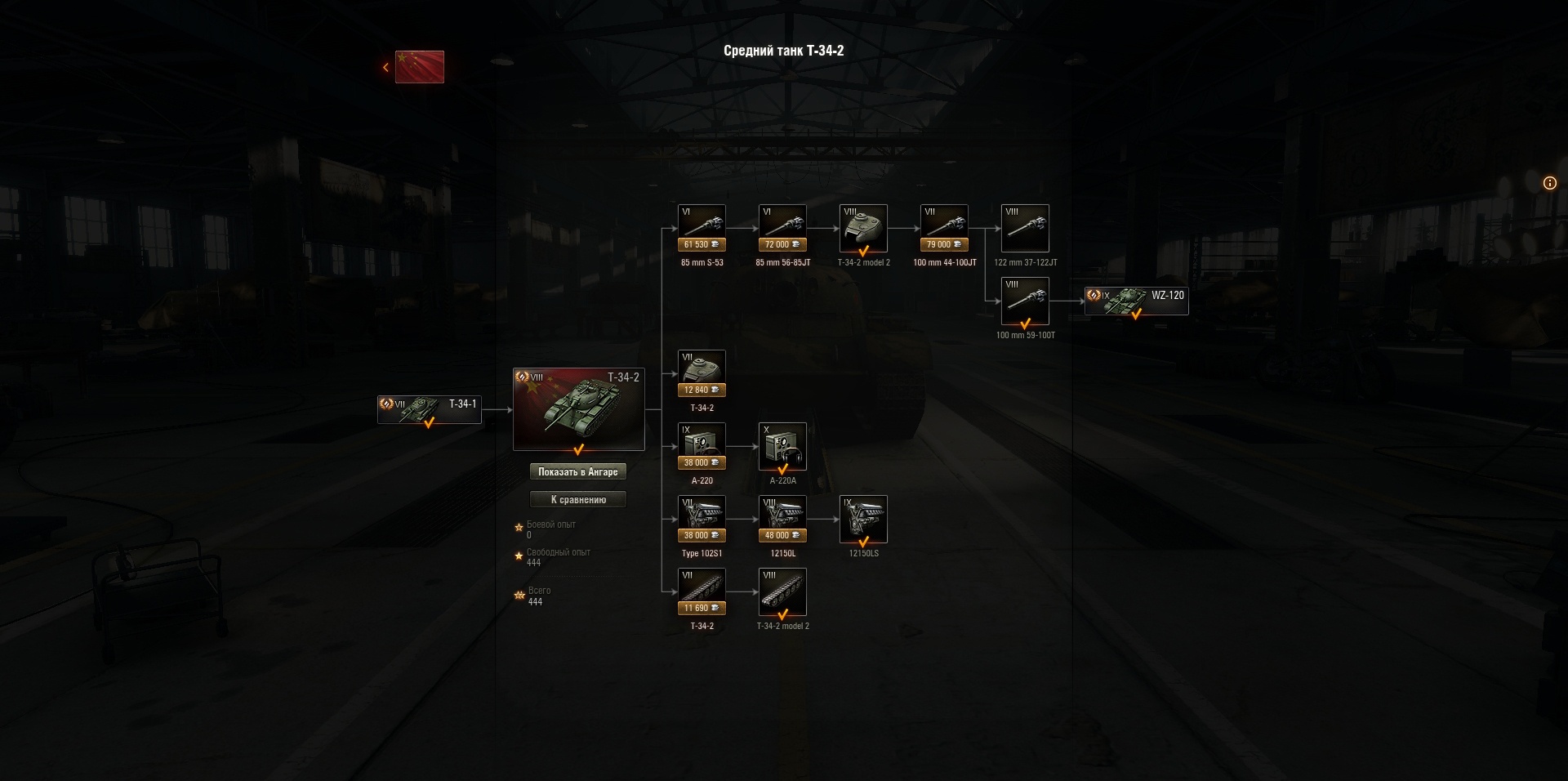Screen dimensions: 1568x781
Task: Click the 100 mm 59-100T gun icon
Action: click(x=1025, y=300)
